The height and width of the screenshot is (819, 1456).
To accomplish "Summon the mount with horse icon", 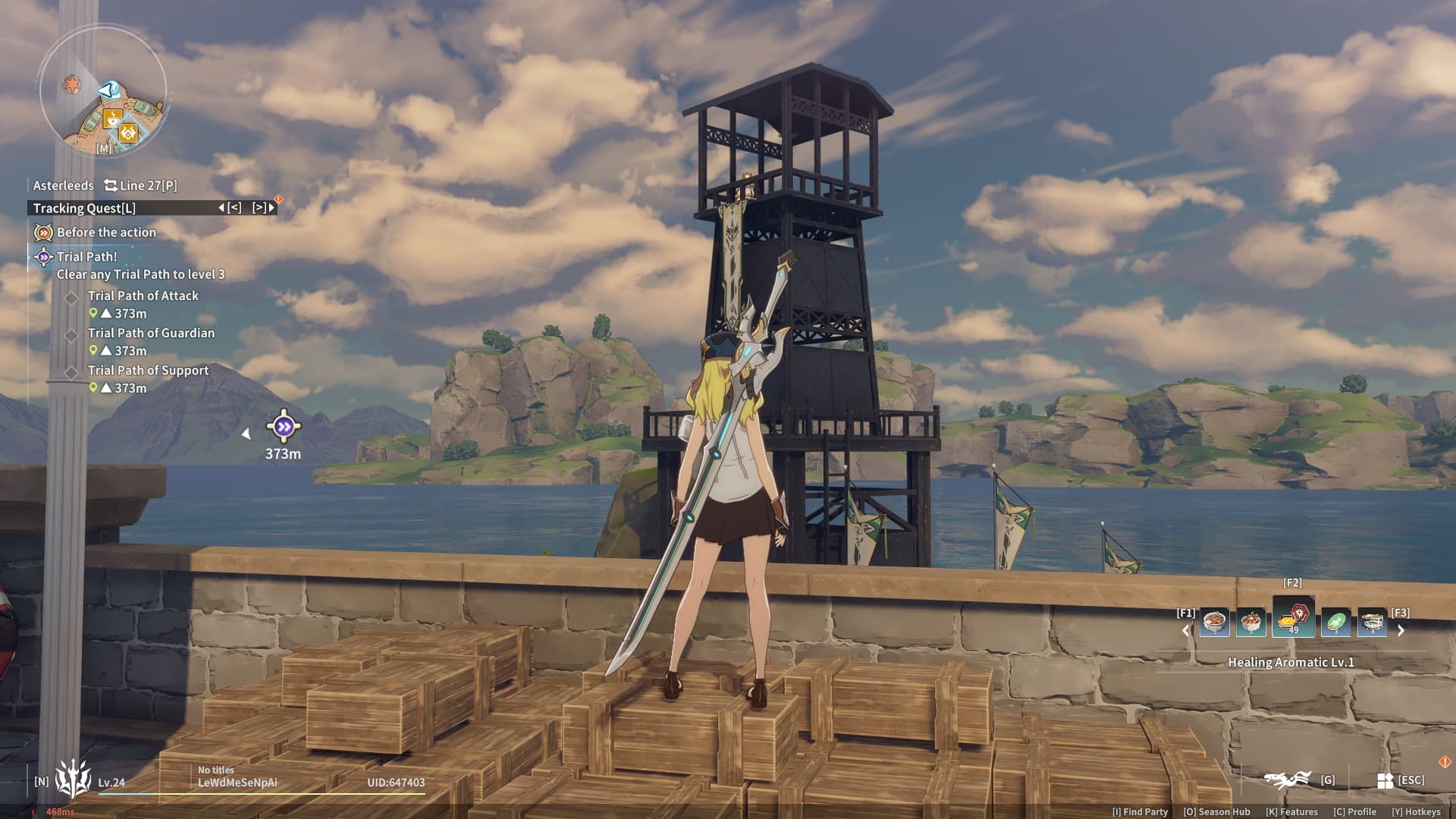I will tap(1287, 779).
